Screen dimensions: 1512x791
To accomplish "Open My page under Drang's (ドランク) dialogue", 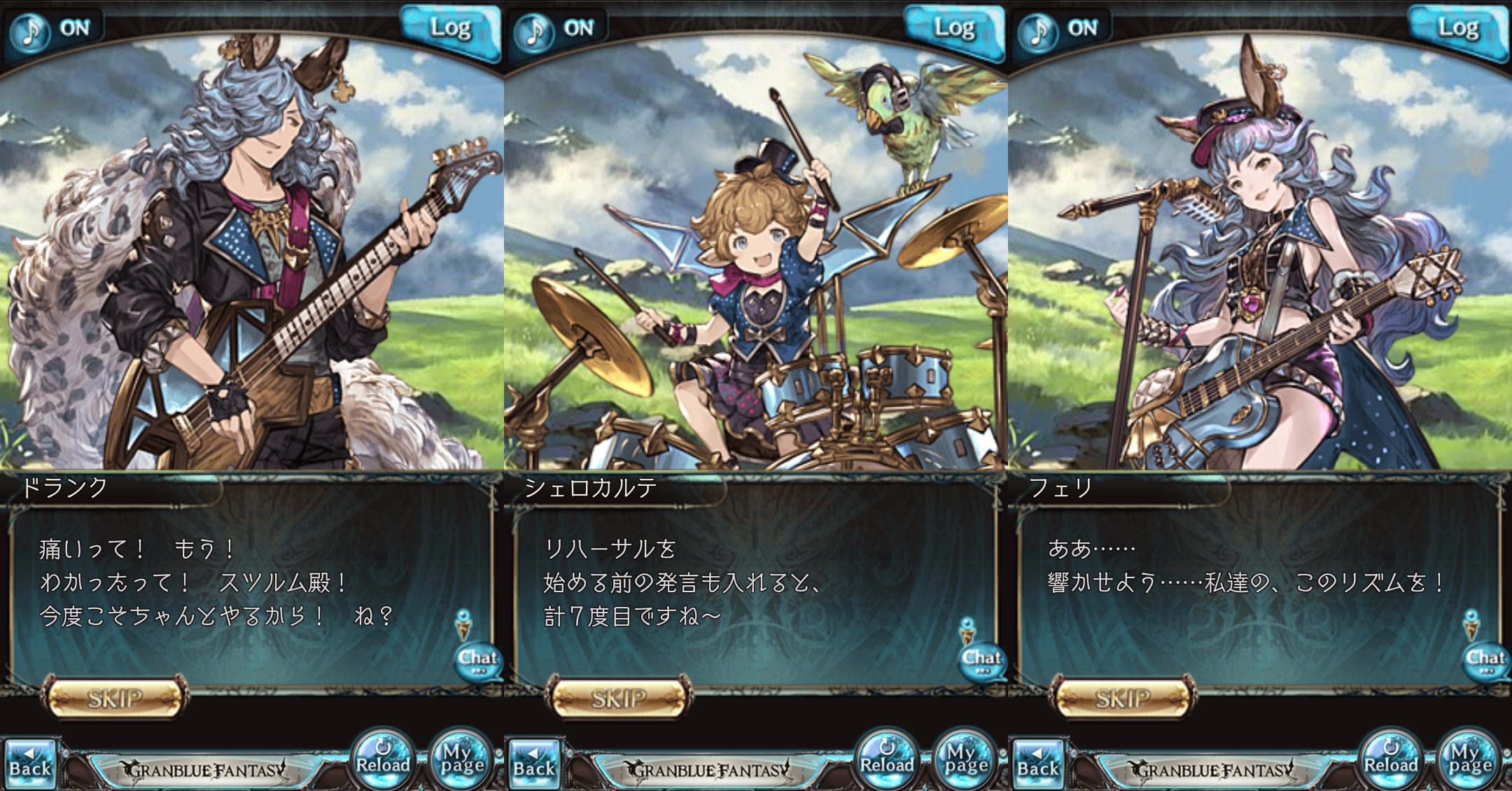I will 461,760.
